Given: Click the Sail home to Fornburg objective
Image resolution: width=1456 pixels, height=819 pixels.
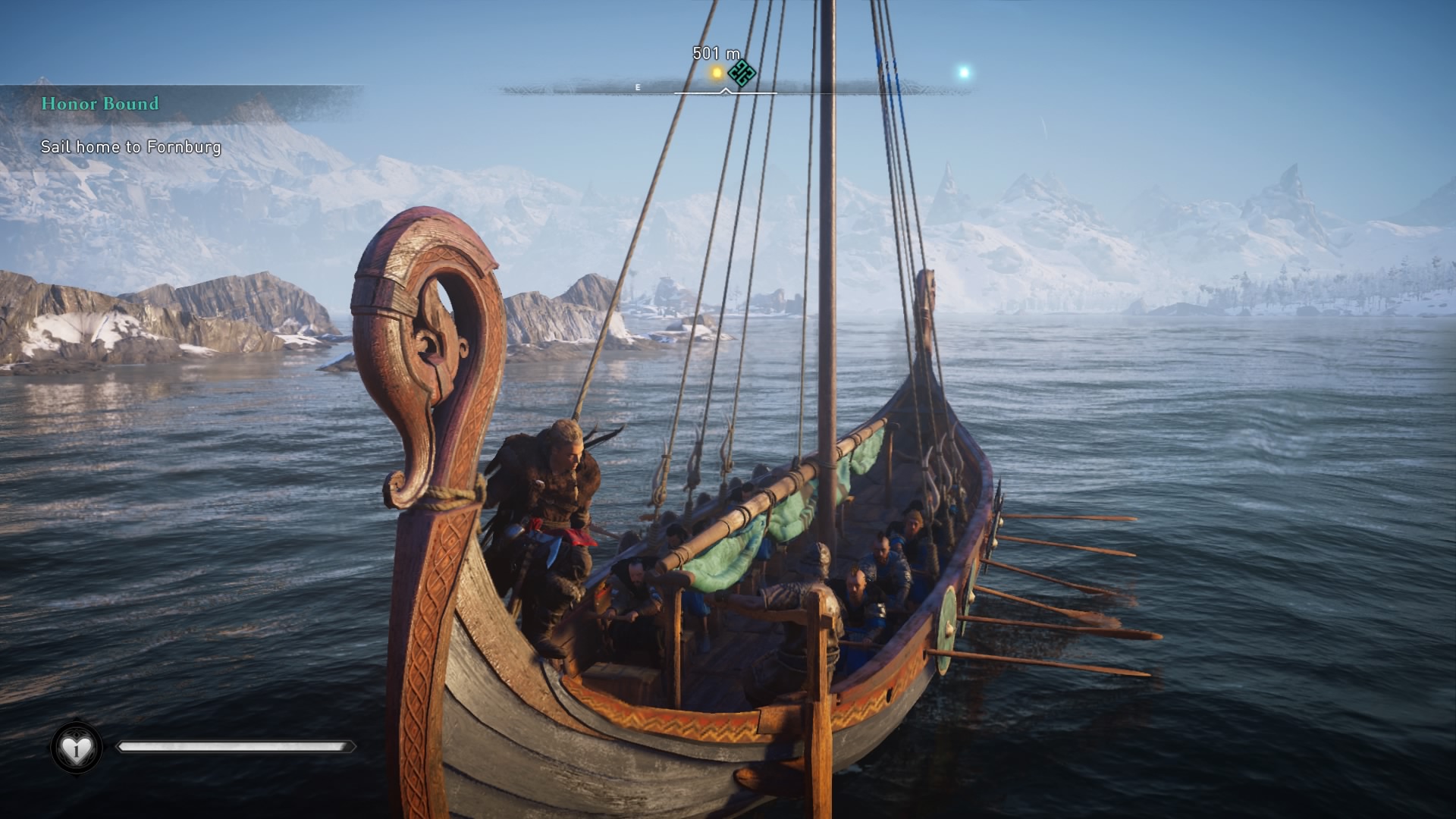Looking at the screenshot, I should pyautogui.click(x=130, y=147).
